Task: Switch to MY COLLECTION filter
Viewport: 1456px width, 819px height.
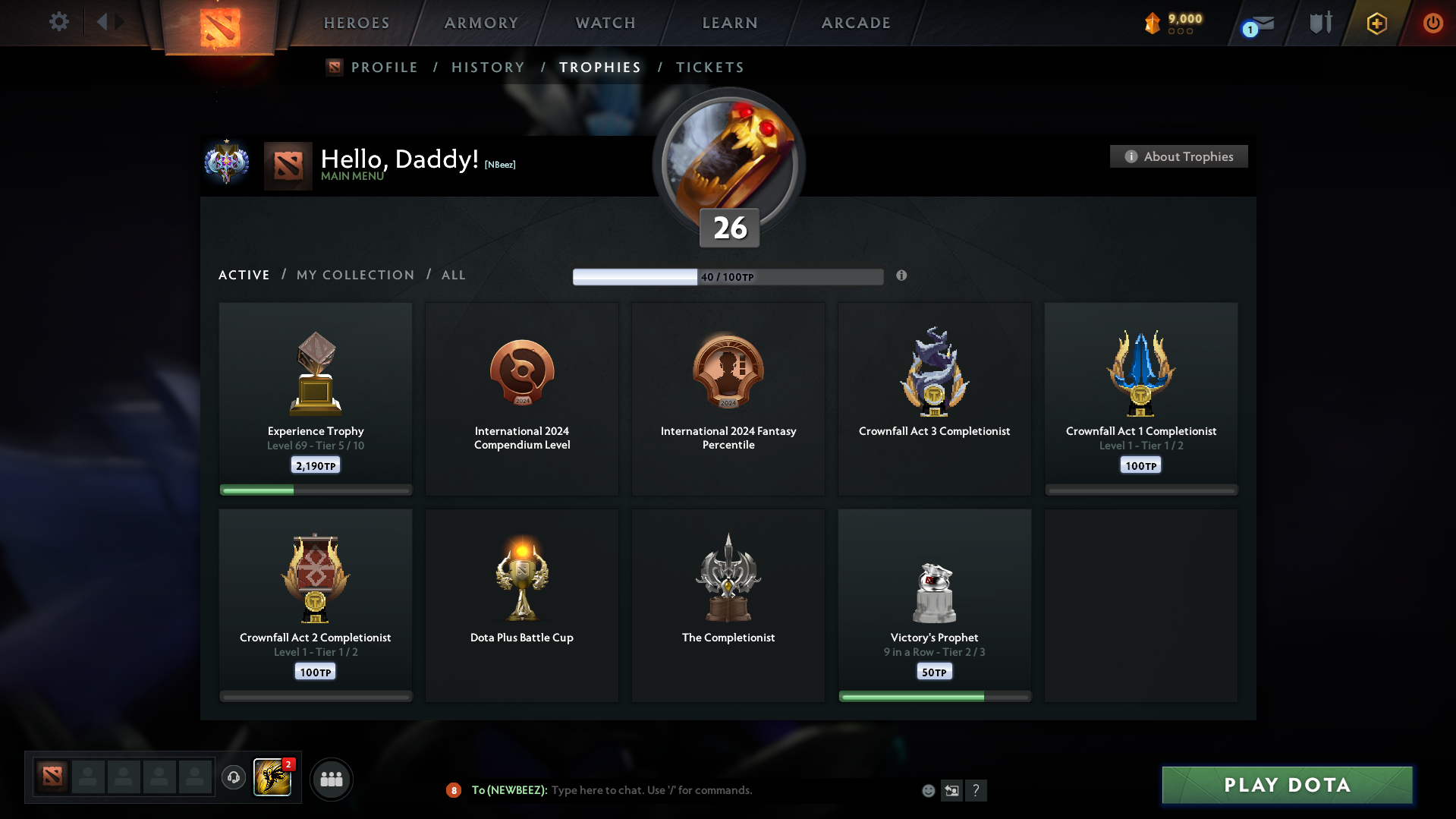Action: [354, 275]
